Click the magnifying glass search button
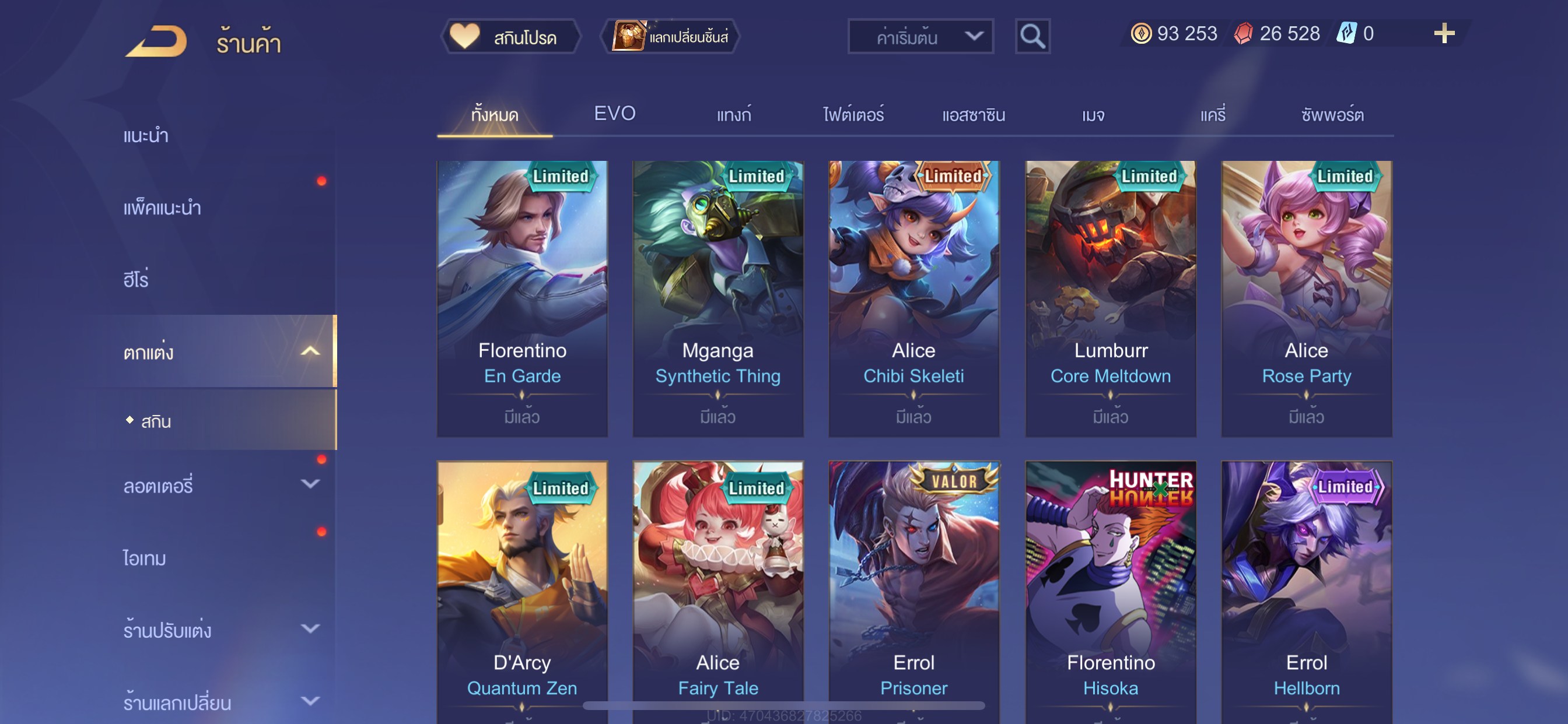 pyautogui.click(x=1032, y=37)
